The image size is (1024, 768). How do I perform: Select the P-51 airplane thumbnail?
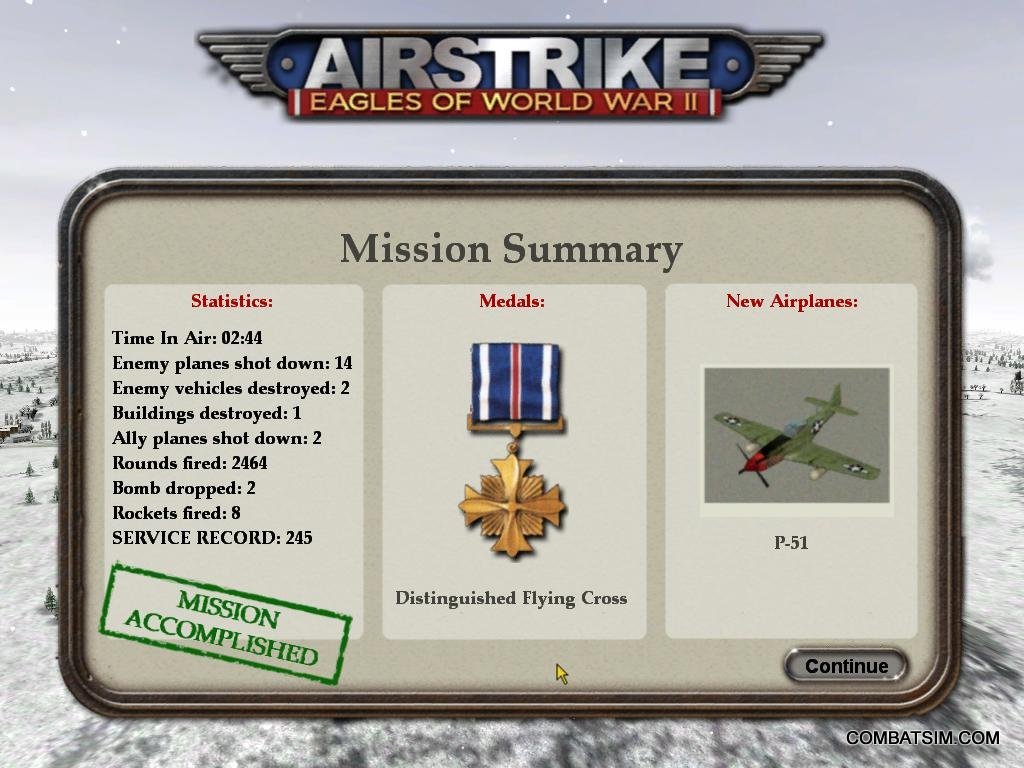[796, 437]
